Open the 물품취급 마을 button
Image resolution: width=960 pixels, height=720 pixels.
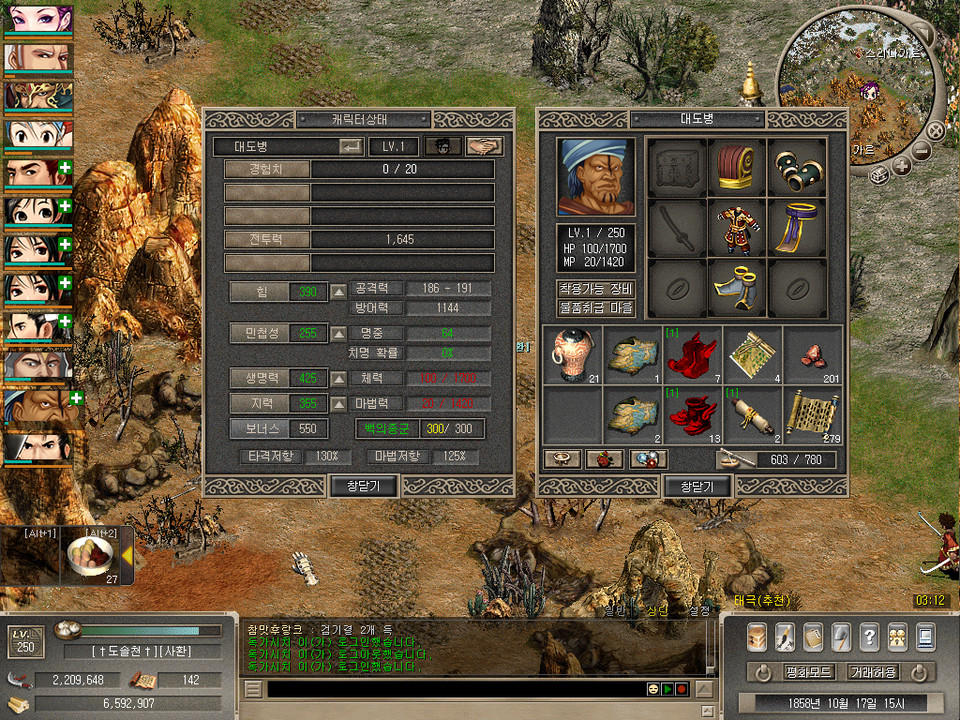pyautogui.click(x=596, y=307)
